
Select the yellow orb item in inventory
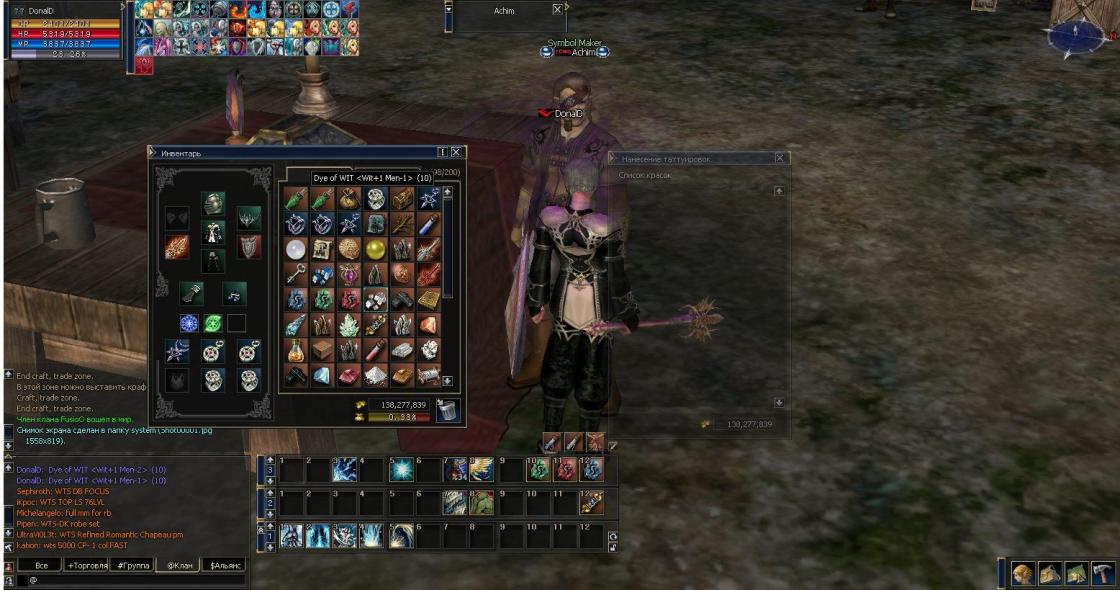click(375, 248)
